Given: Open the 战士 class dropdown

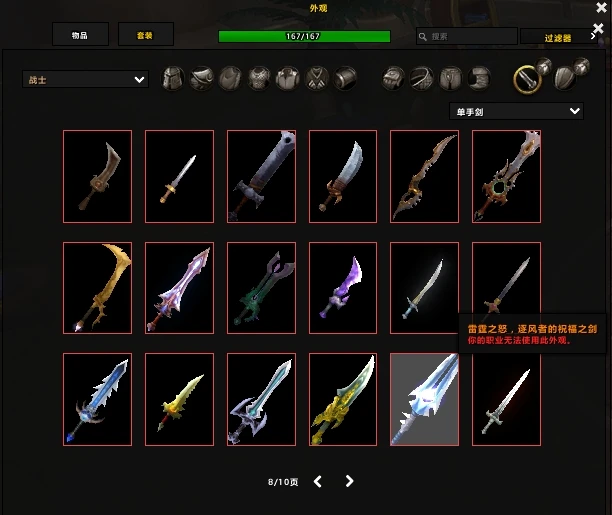Looking at the screenshot, I should [85, 79].
